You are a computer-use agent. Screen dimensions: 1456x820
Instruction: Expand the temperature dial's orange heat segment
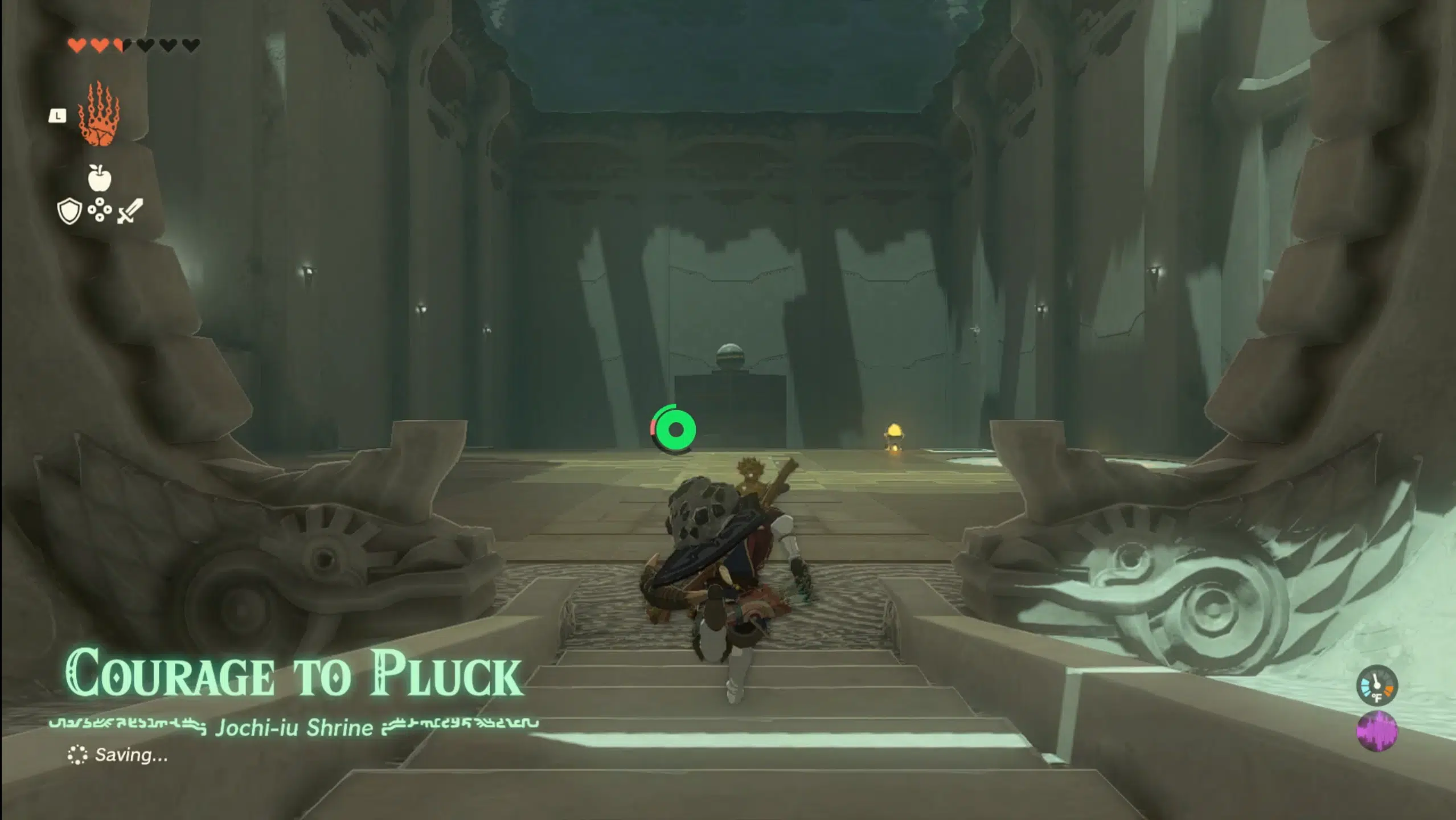click(x=1388, y=690)
